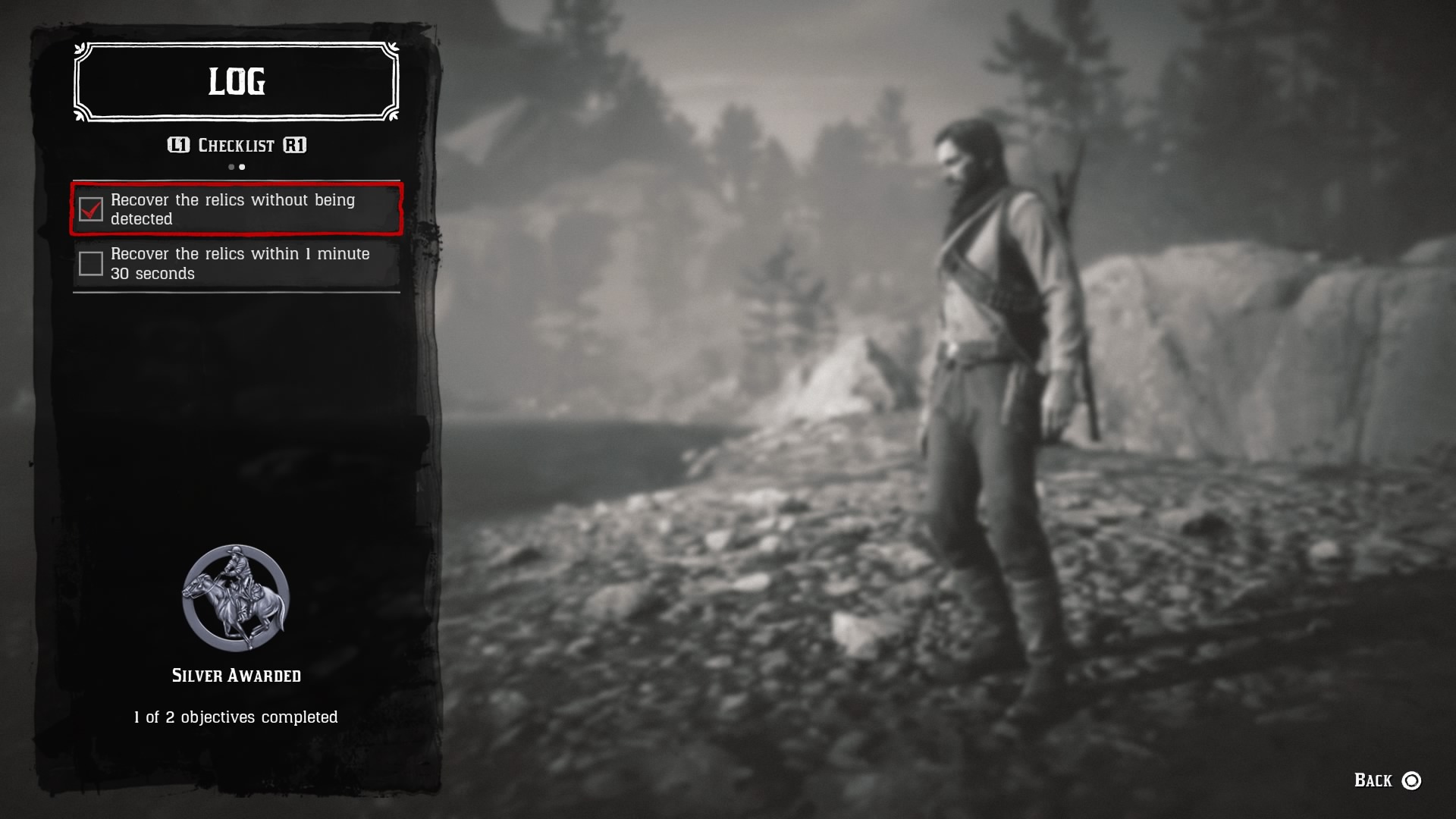Click the decorative LOG banner frame

(x=235, y=83)
